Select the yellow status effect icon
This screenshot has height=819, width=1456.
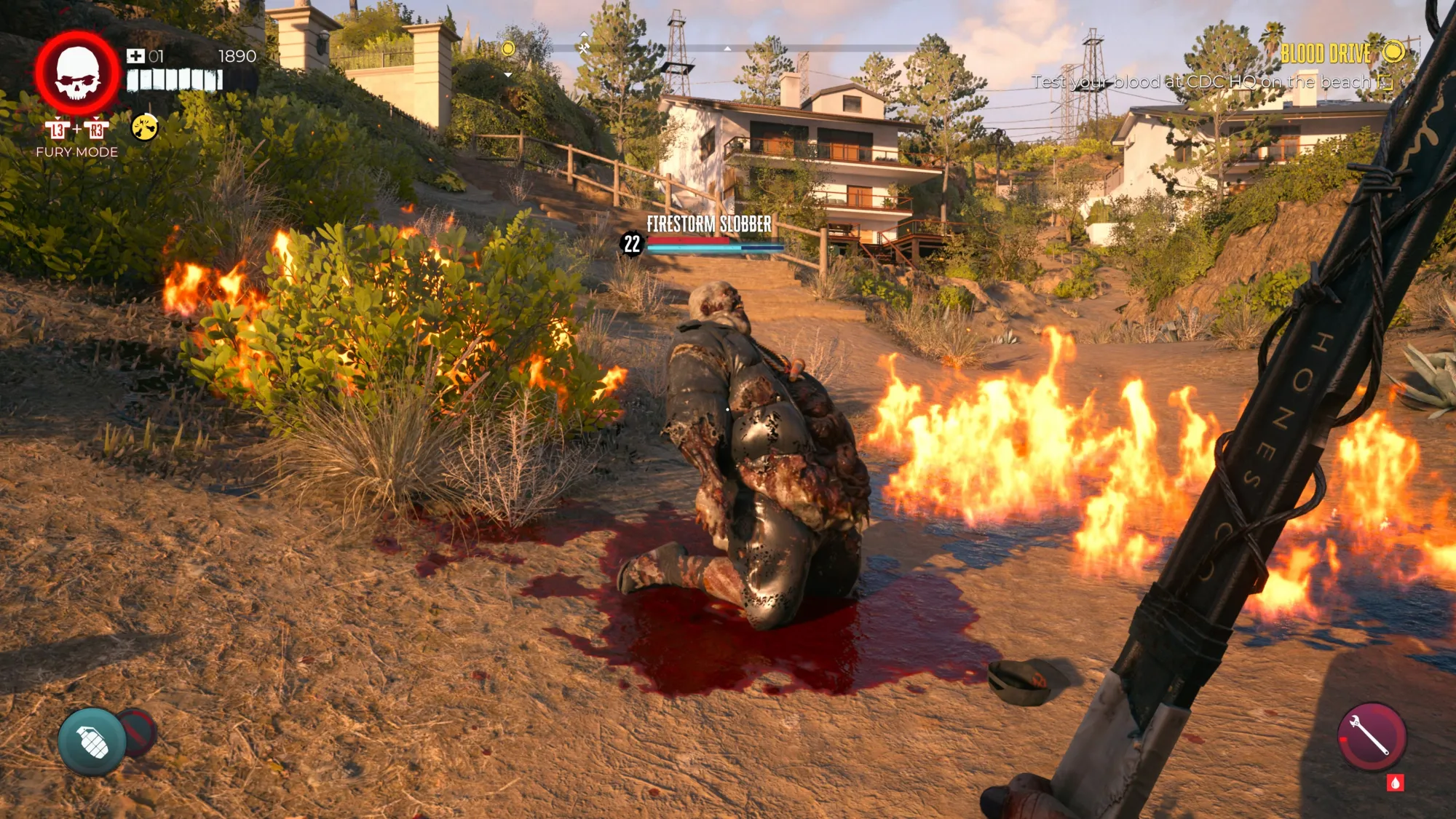[145, 127]
